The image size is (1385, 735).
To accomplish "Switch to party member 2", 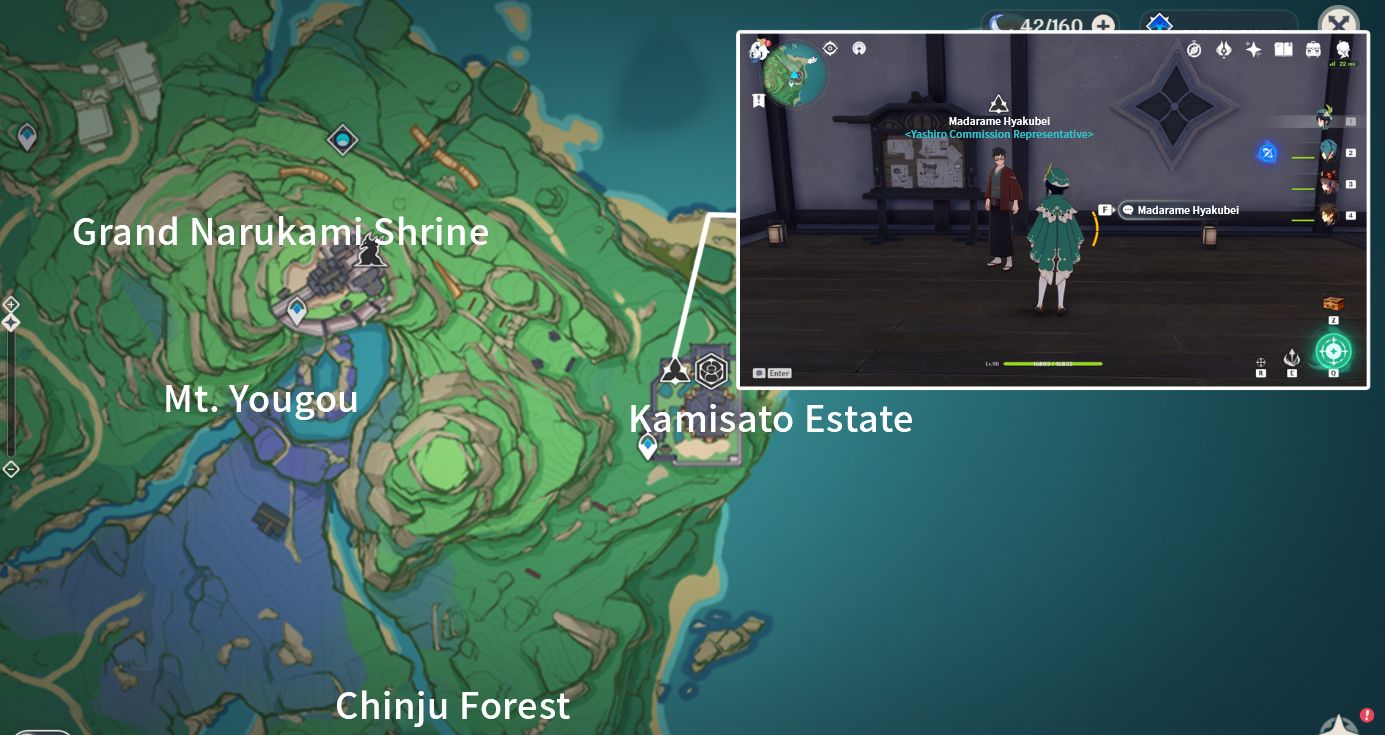I will (1330, 153).
